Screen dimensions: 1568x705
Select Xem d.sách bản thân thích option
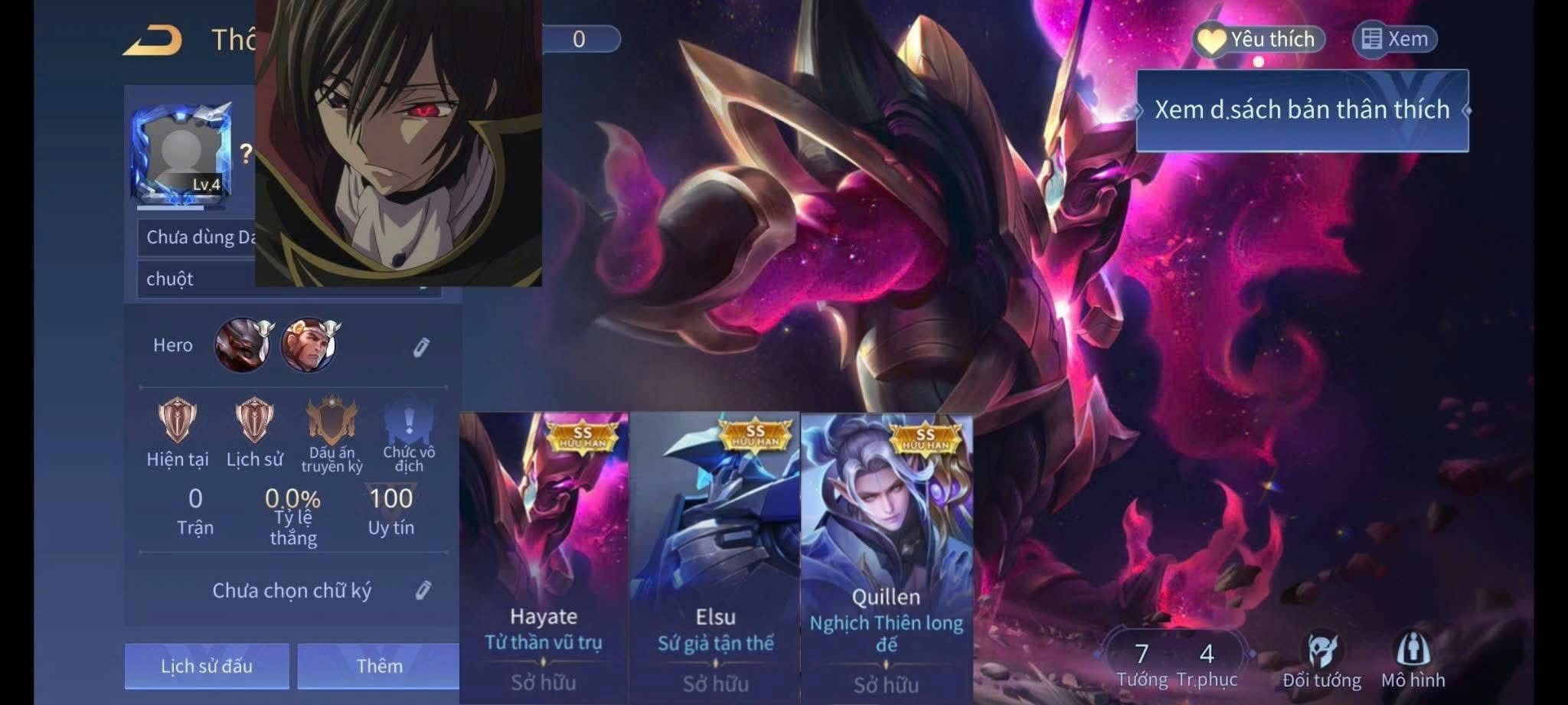(1302, 110)
